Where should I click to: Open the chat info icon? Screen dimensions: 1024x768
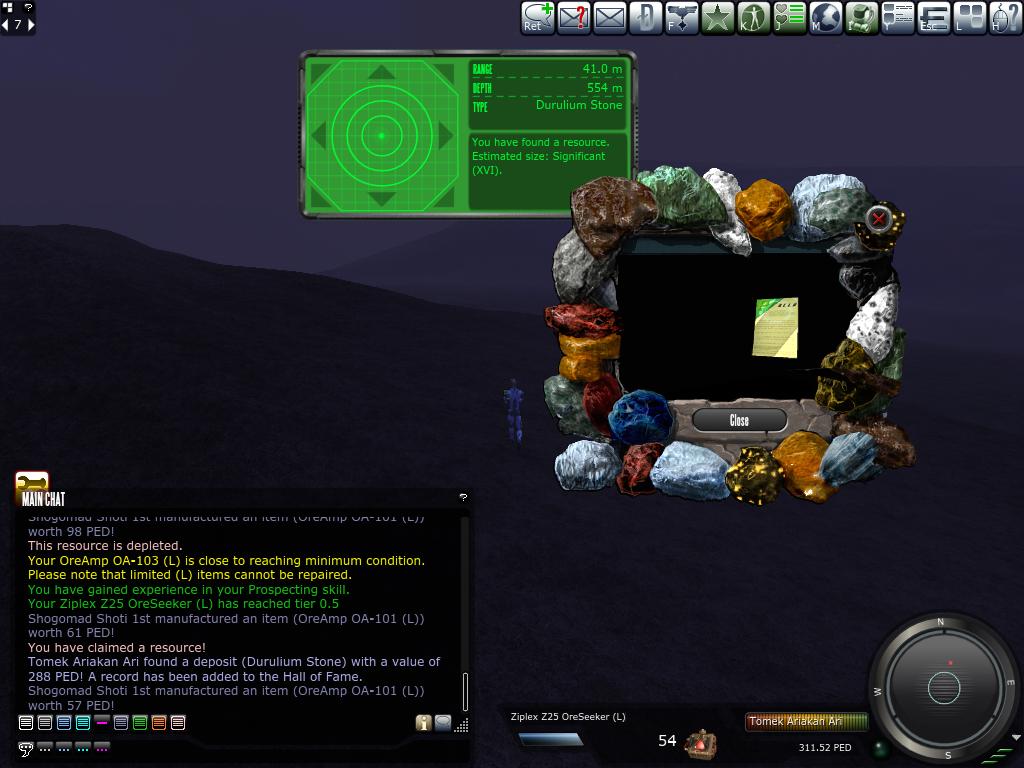point(423,723)
